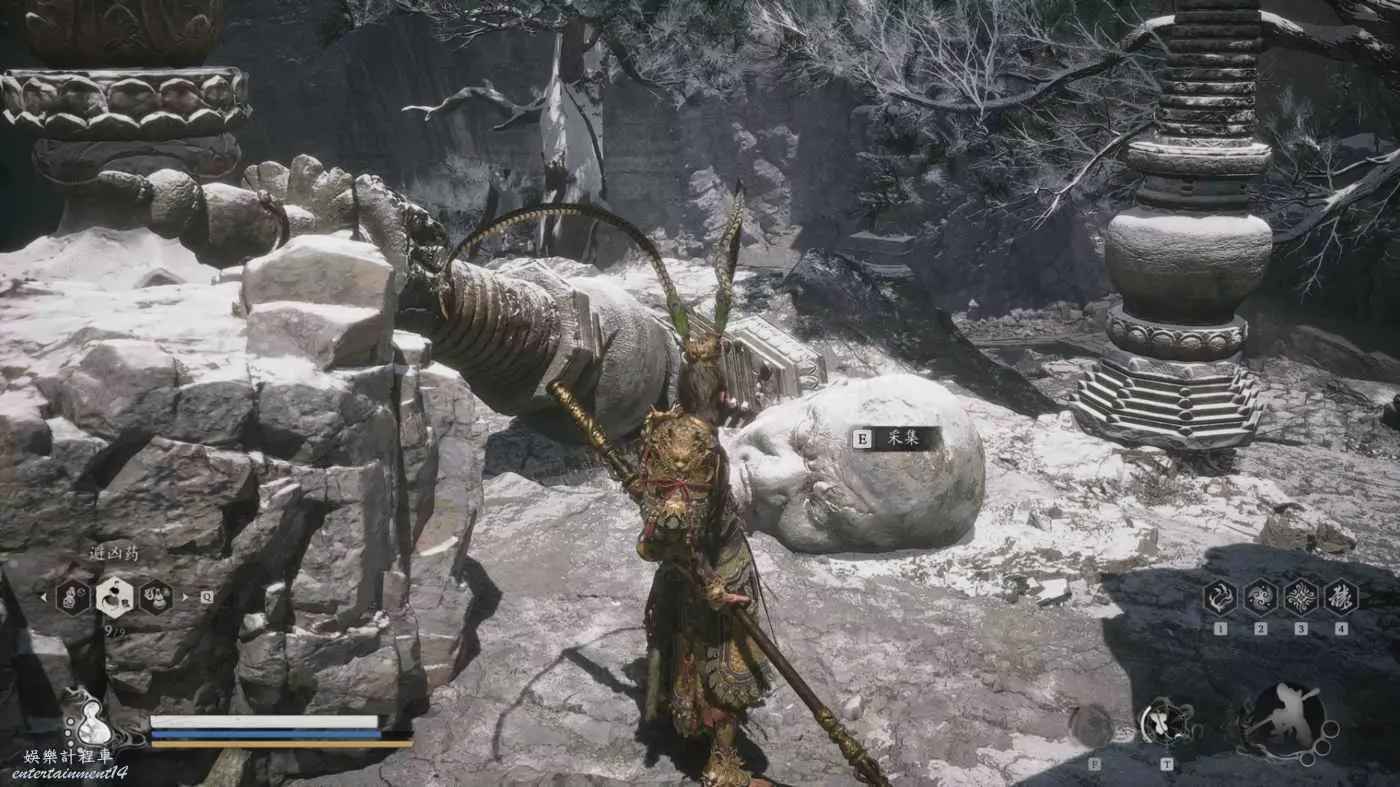Activate the spirit skill icon above T
1400x787 pixels.
pyautogui.click(x=1167, y=722)
